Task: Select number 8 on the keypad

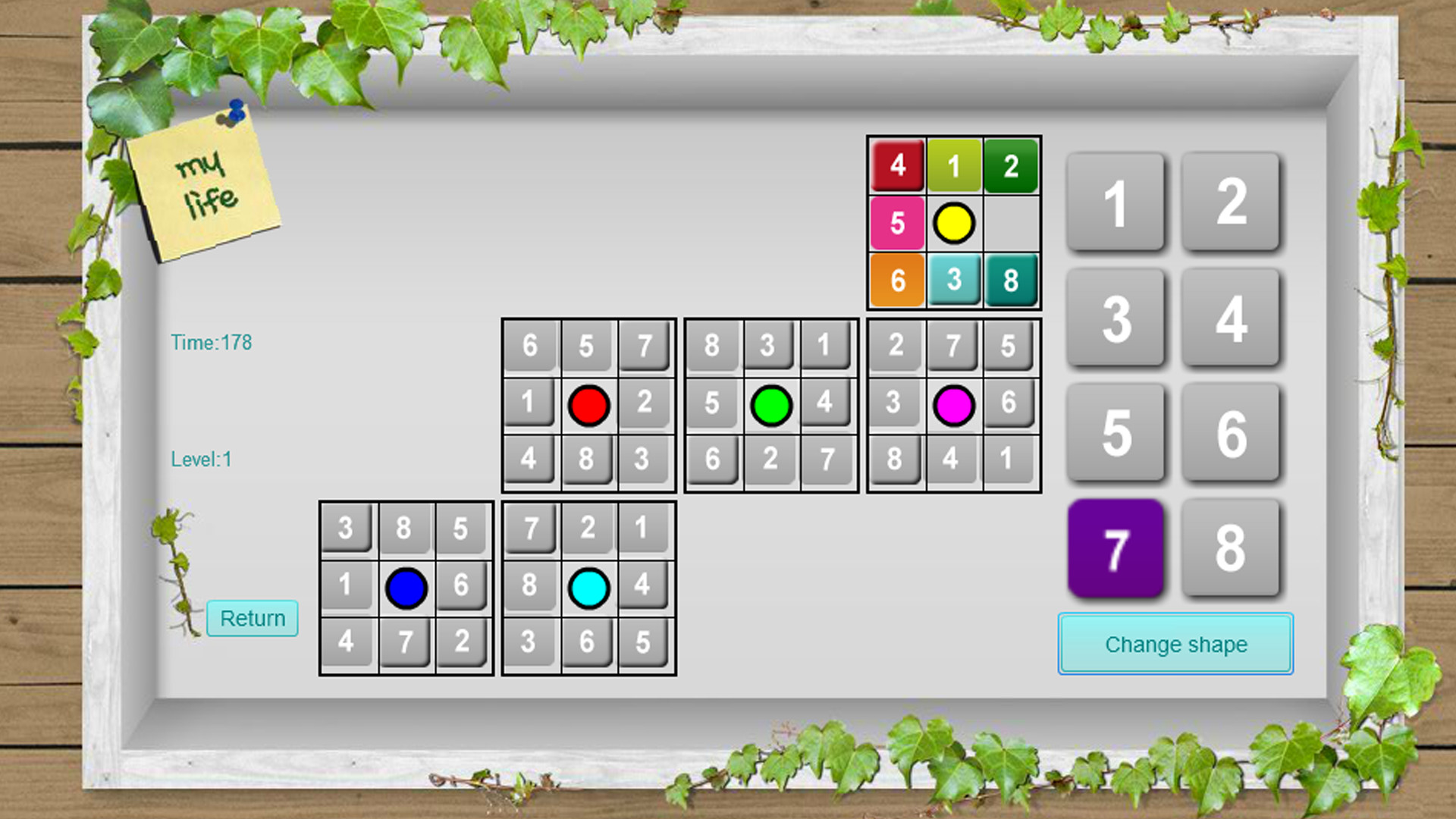Action: tap(1232, 546)
